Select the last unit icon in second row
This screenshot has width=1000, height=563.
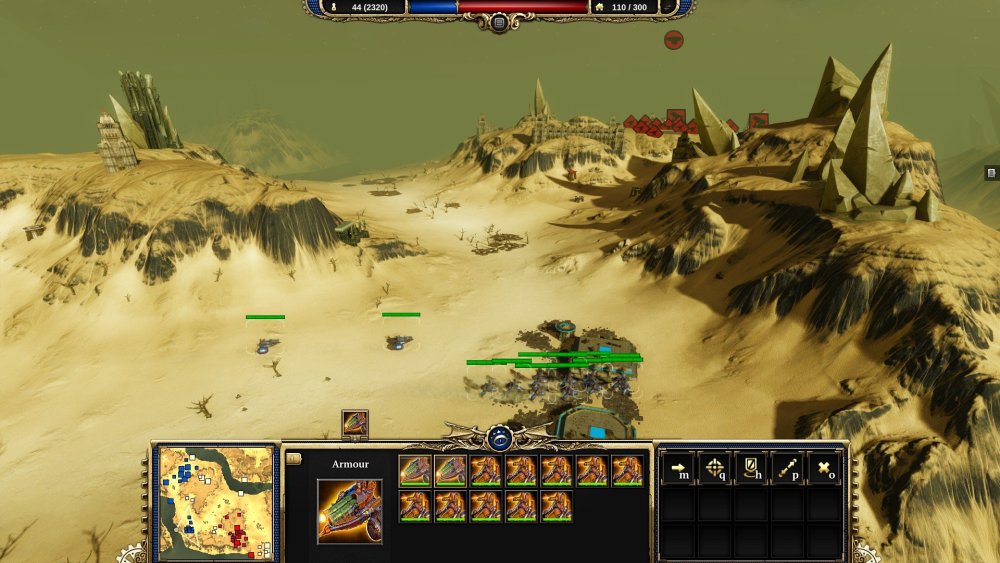(556, 506)
